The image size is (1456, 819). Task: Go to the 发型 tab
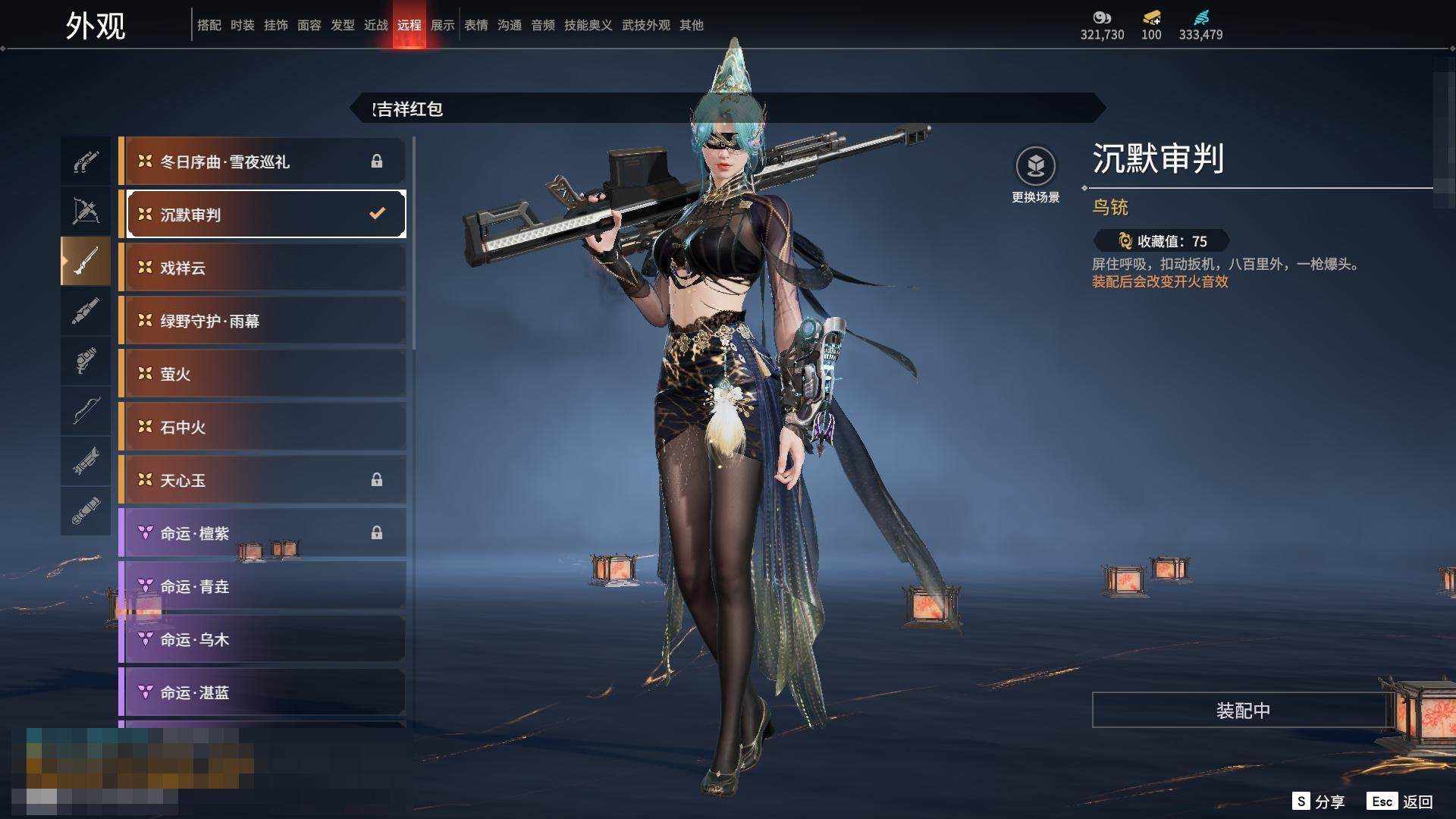pos(343,25)
